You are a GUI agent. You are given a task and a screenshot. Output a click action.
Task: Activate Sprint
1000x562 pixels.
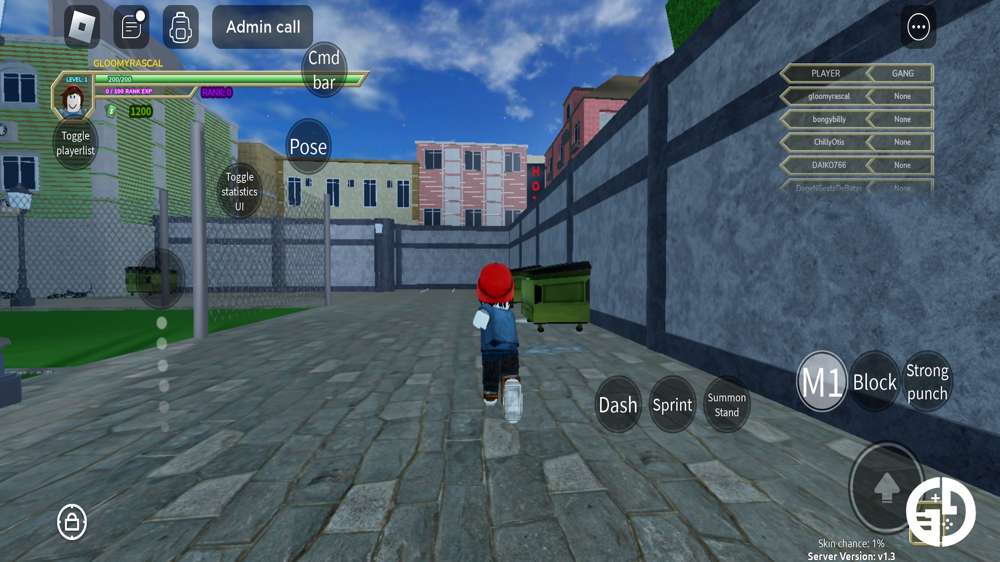point(672,404)
